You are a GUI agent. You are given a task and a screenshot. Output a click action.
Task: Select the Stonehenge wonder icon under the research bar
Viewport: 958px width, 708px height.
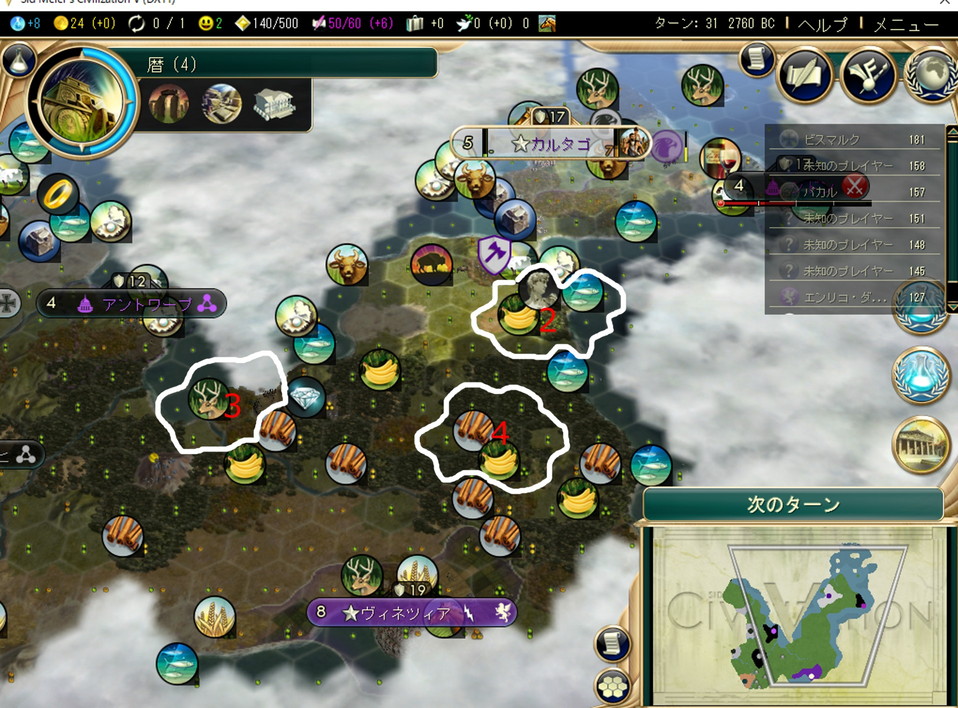(x=168, y=103)
